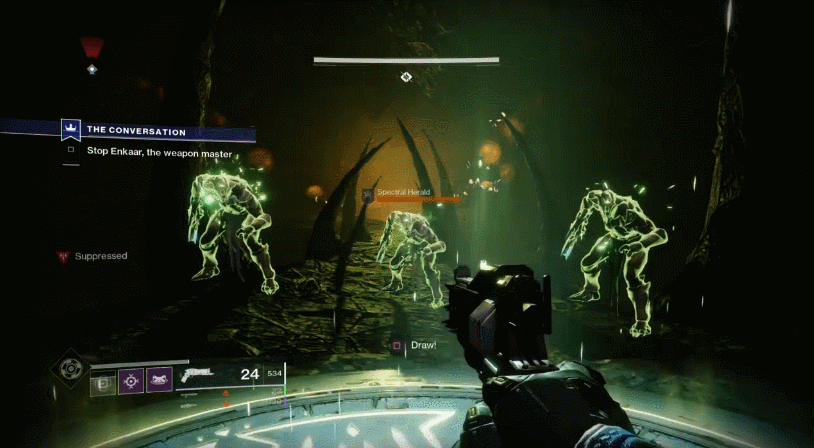The image size is (814, 448).
Task: Click the Suppressed debuff icon
Action: click(64, 257)
